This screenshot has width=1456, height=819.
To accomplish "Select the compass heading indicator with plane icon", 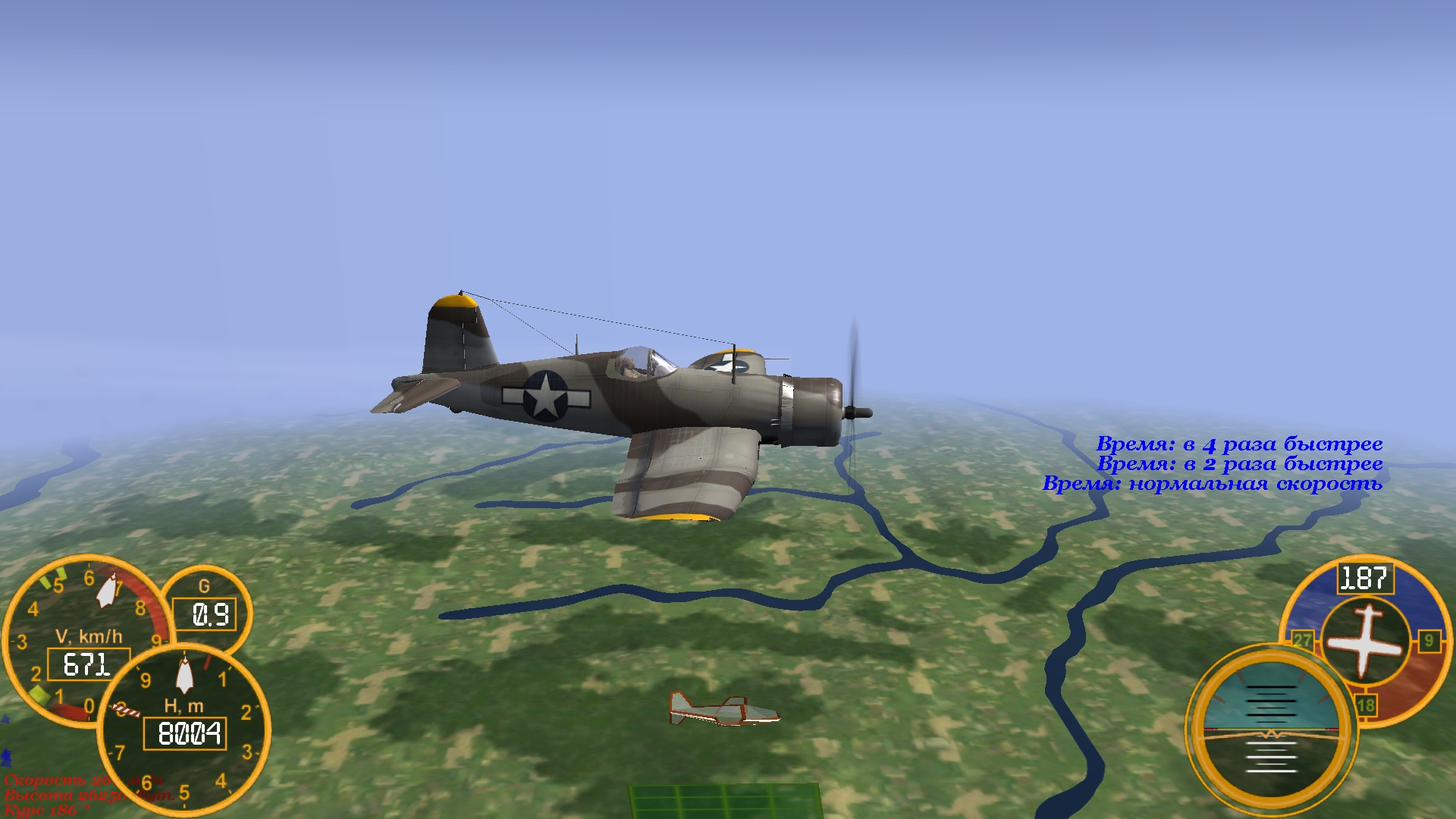I will coord(1365,641).
